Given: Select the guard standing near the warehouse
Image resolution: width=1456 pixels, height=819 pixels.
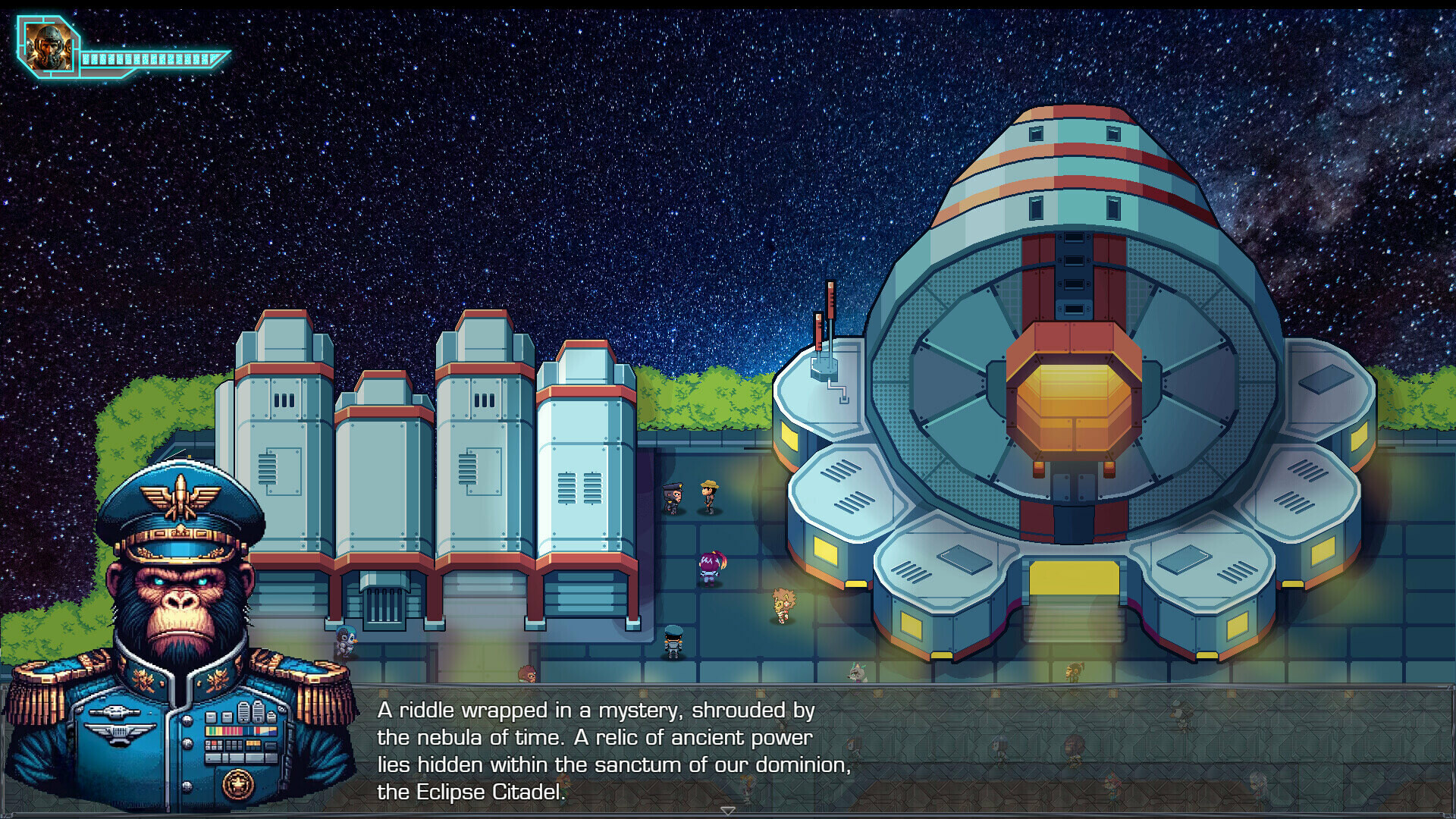Looking at the screenshot, I should [672, 499].
